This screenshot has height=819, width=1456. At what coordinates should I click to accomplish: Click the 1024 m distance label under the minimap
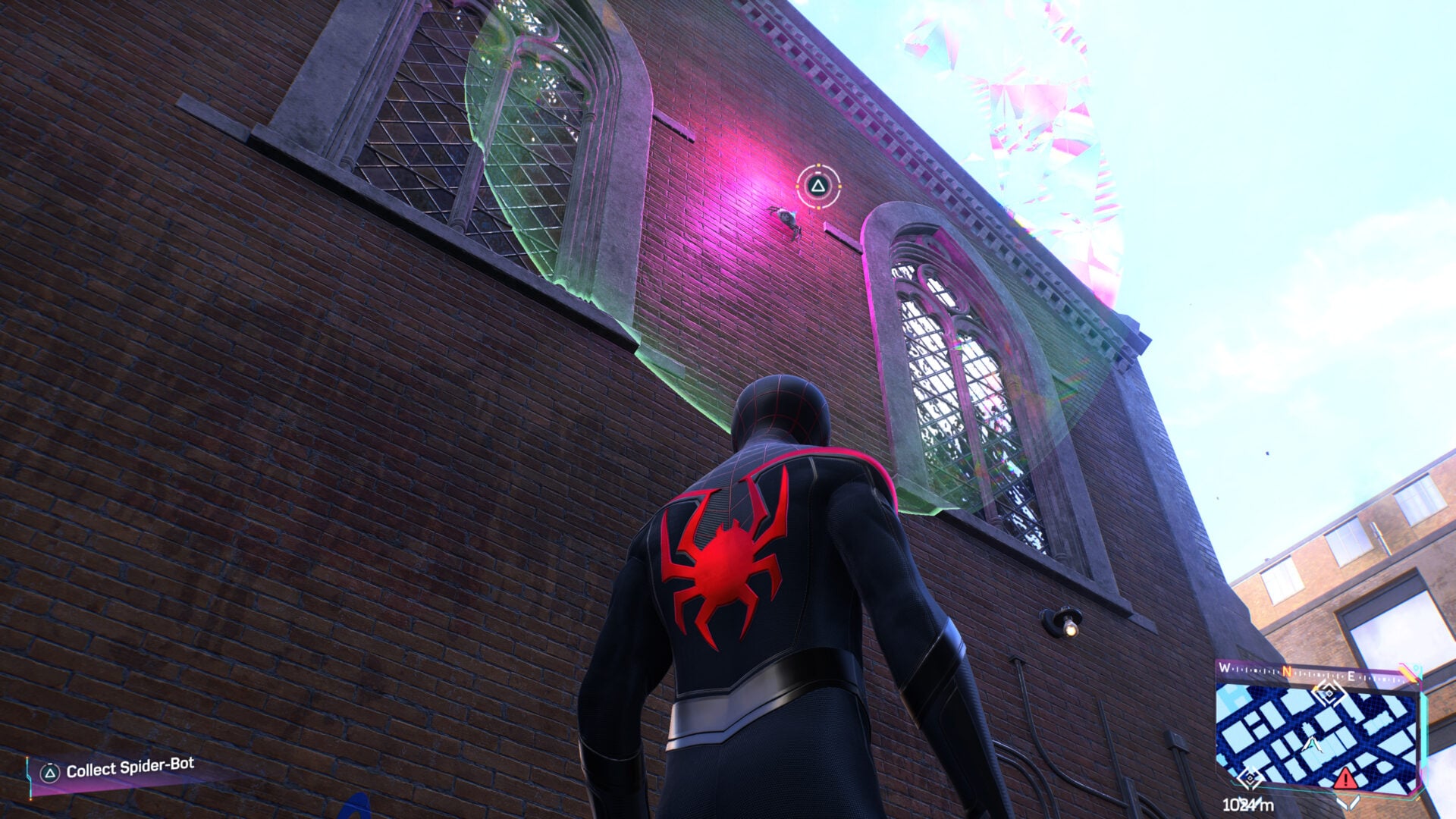1247,804
